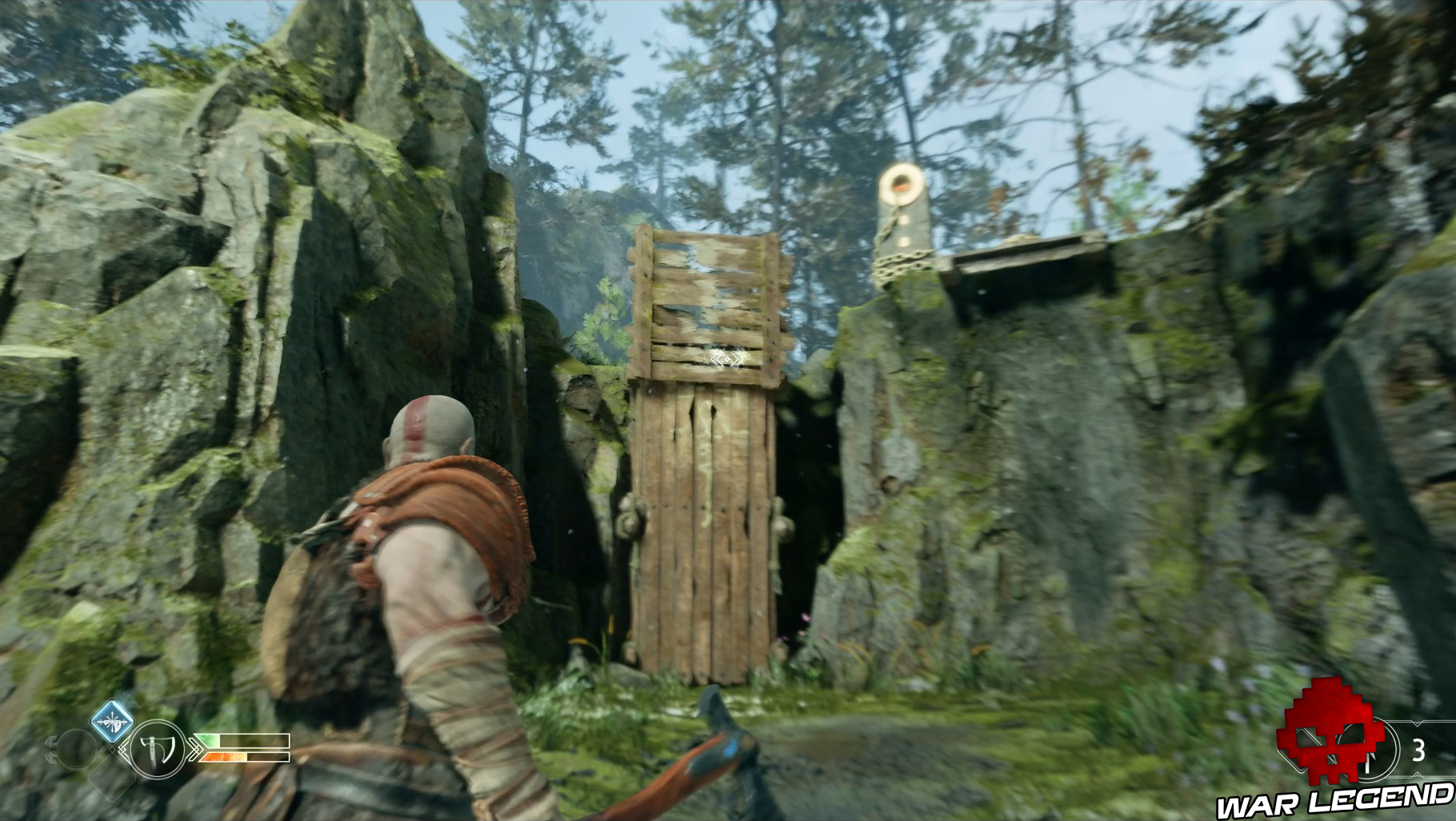Click the arrow marker inside the counter circle

point(1368,761)
